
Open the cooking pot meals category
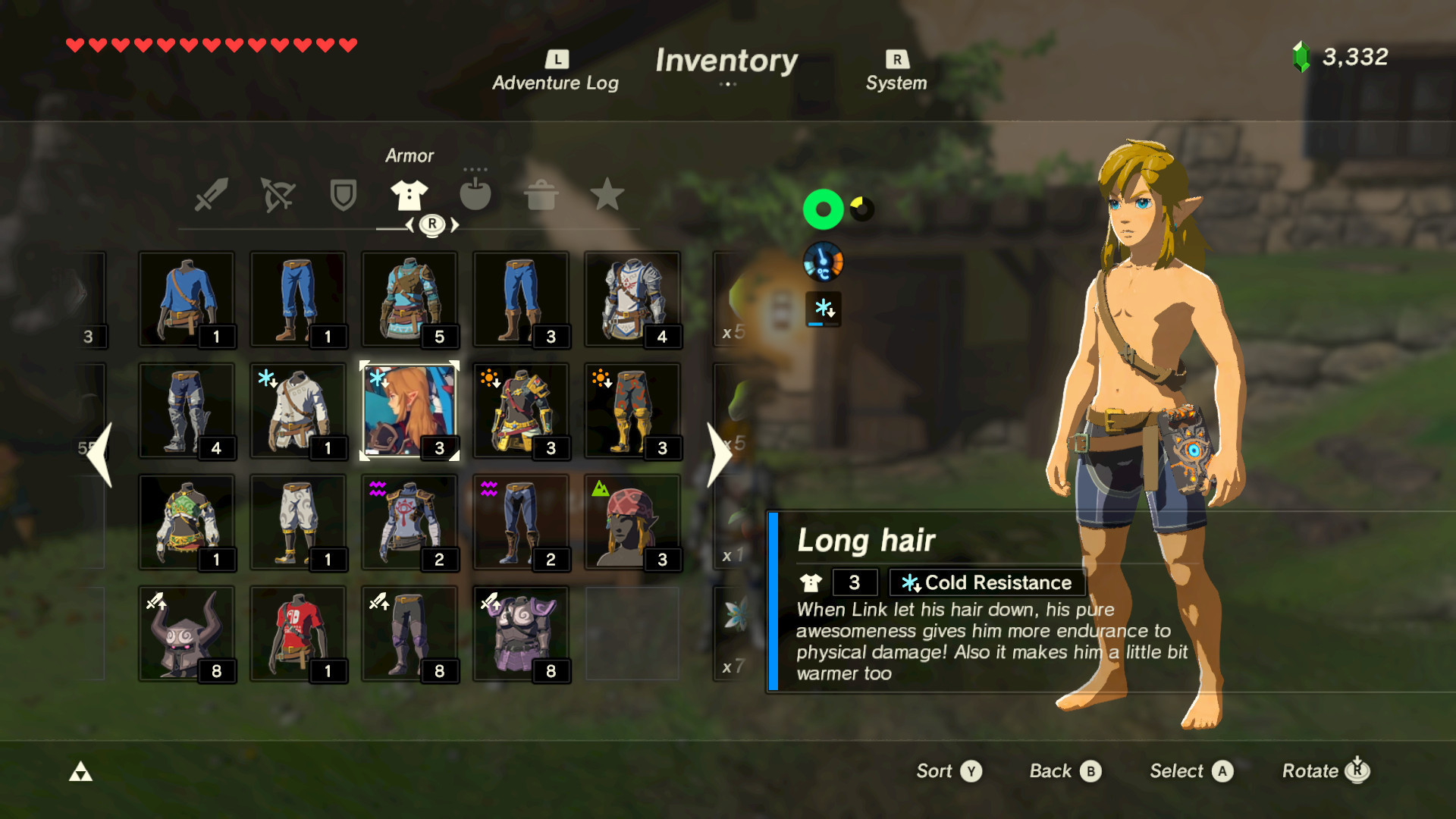coord(543,195)
